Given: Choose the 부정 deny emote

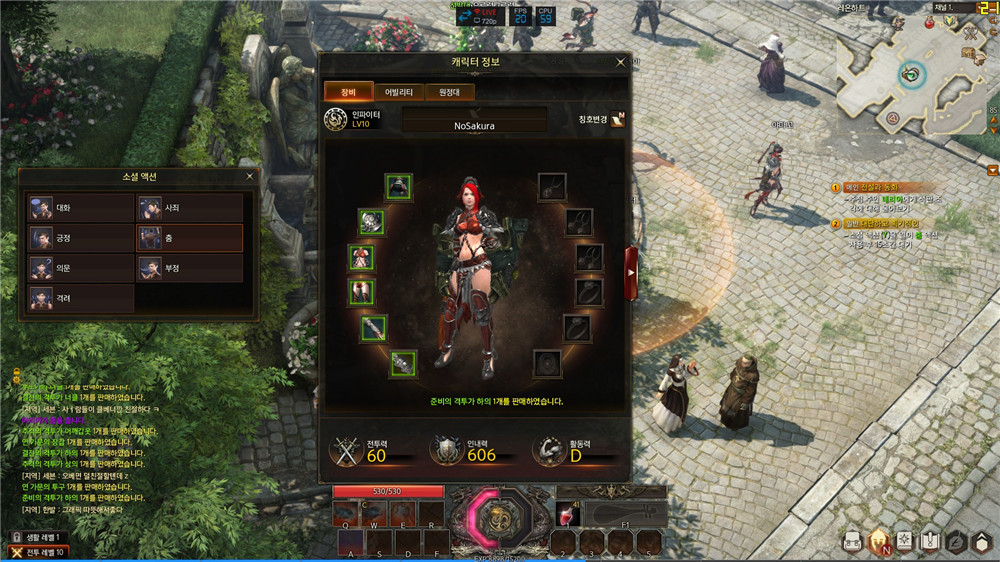Looking at the screenshot, I should 189,268.
